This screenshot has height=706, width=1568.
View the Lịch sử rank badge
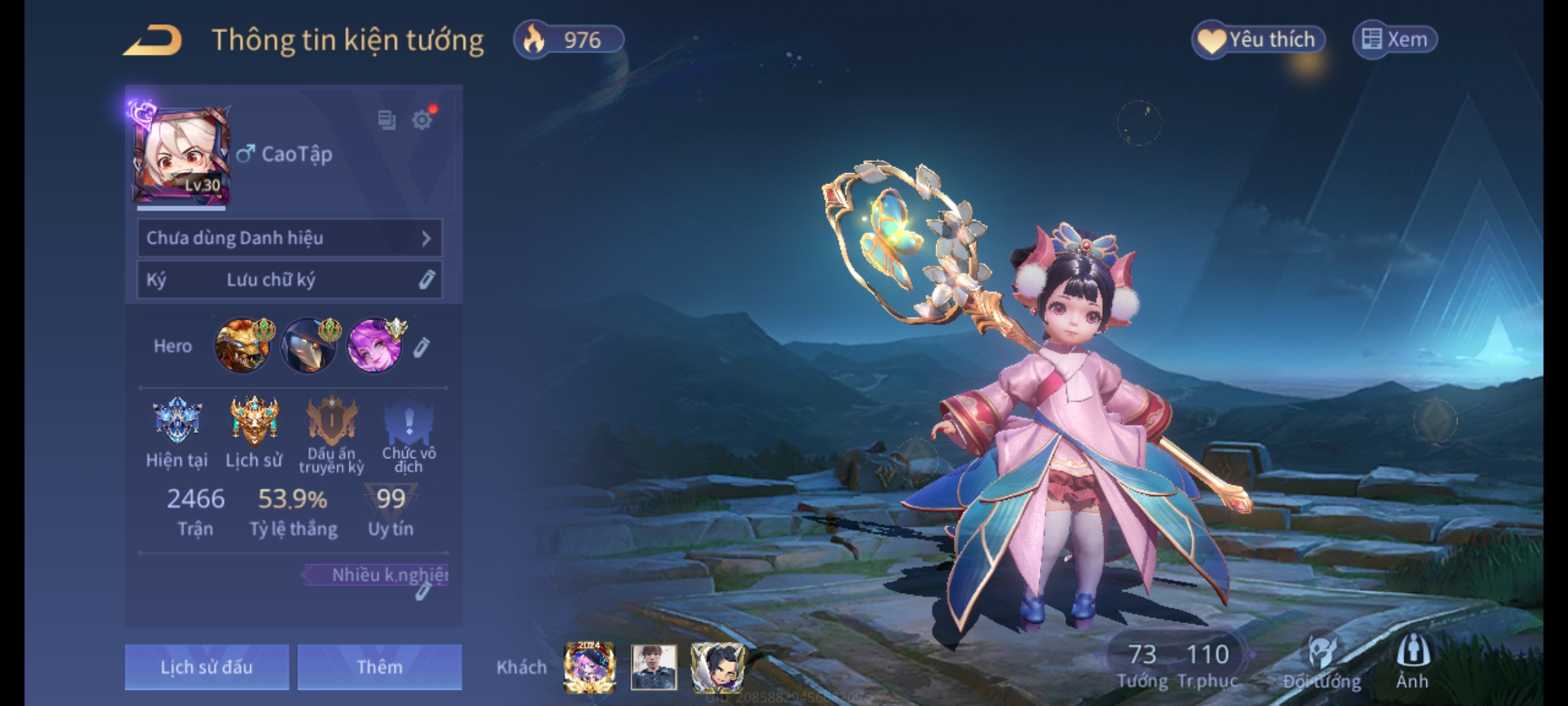(x=254, y=421)
